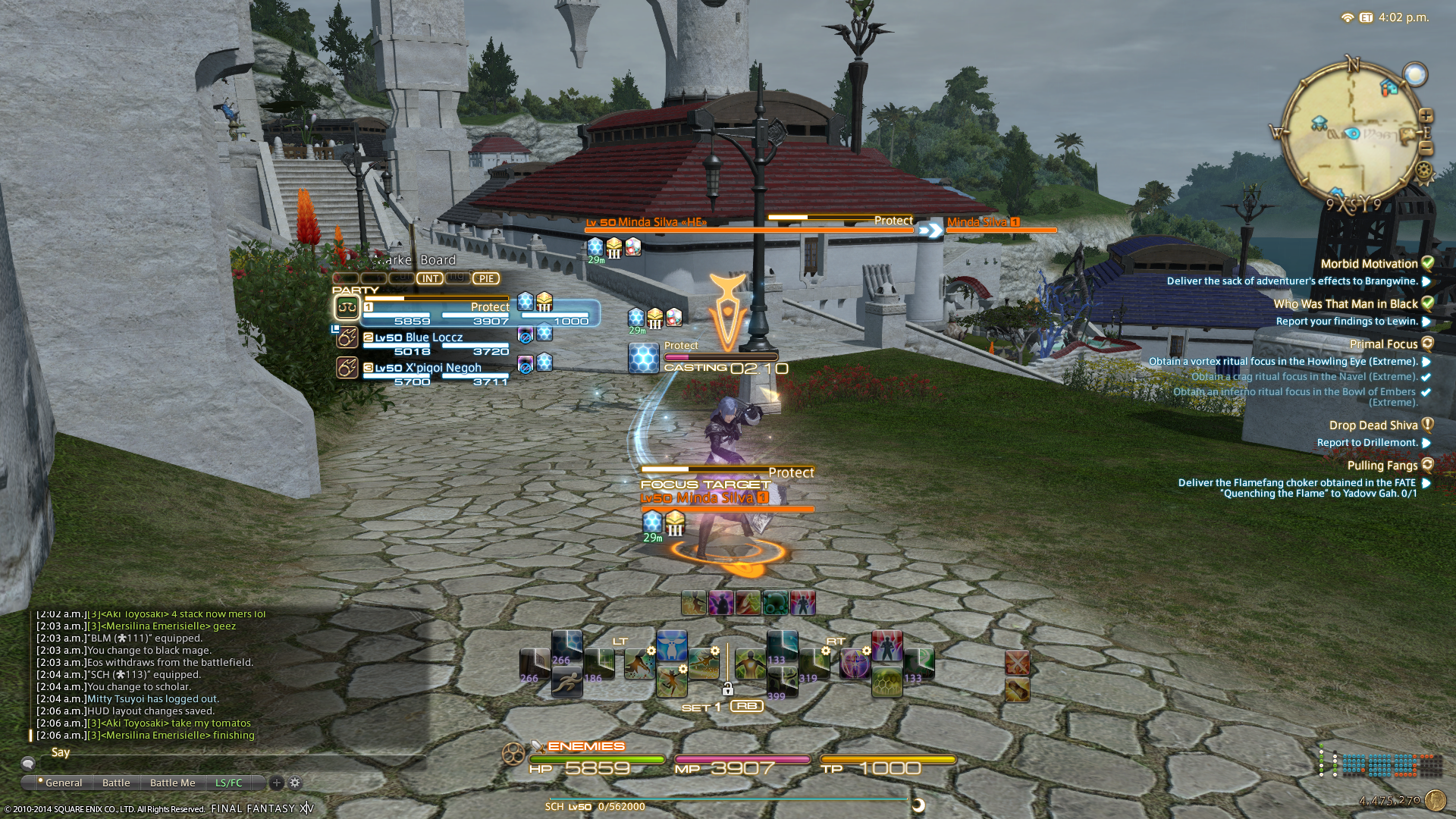1456x819 pixels.
Task: Zoom in the minimap
Action: click(x=1426, y=116)
